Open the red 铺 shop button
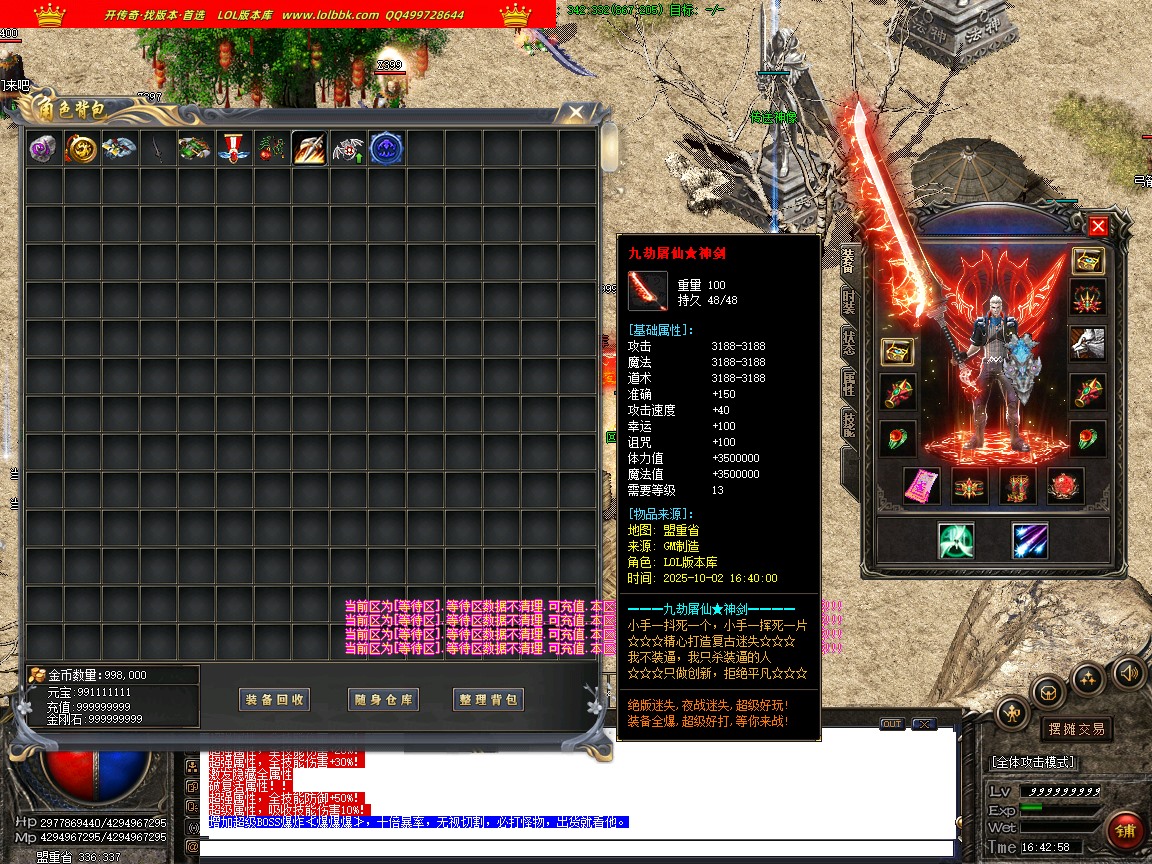 click(1126, 830)
